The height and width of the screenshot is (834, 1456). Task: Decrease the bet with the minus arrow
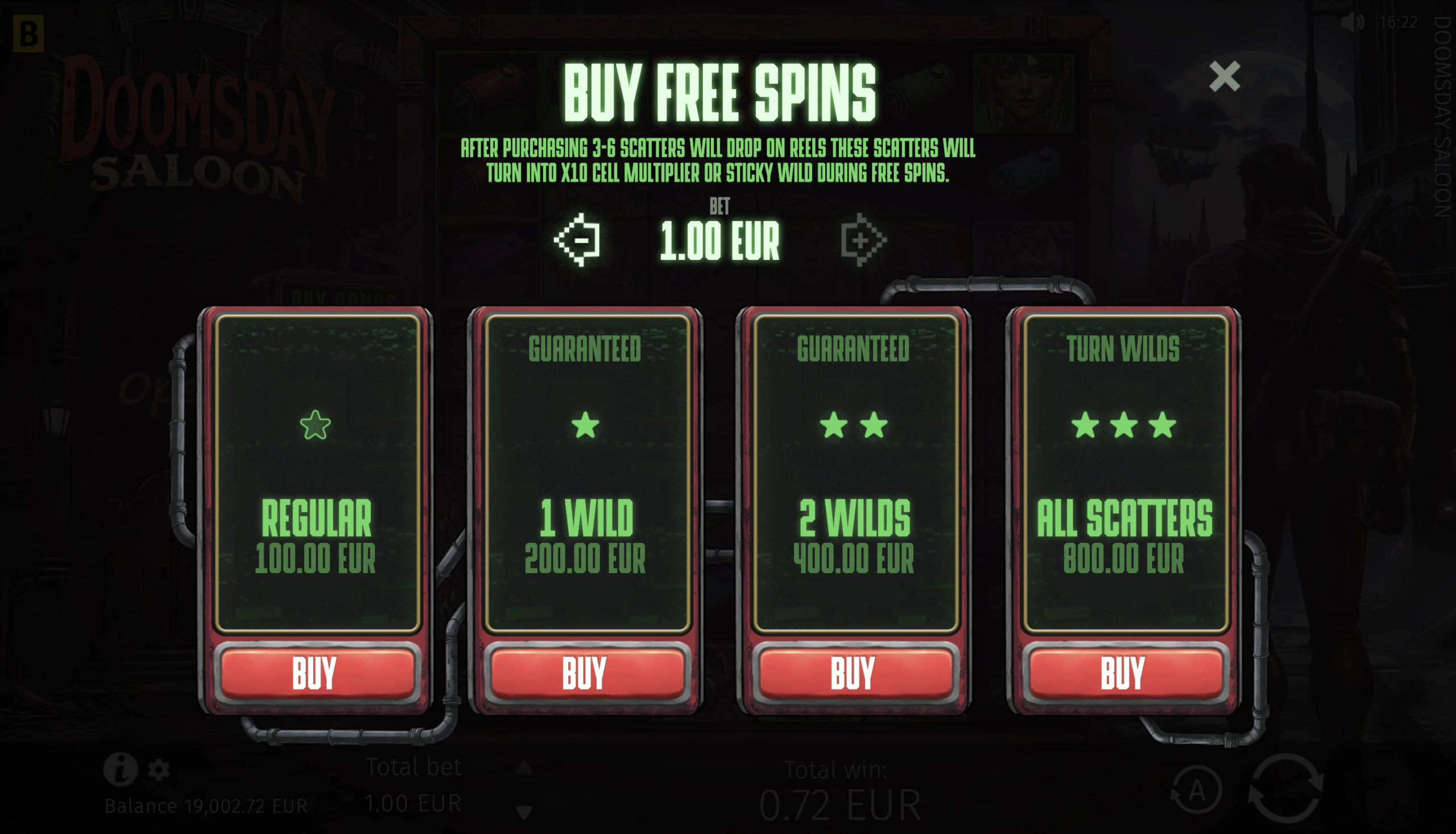[x=578, y=240]
